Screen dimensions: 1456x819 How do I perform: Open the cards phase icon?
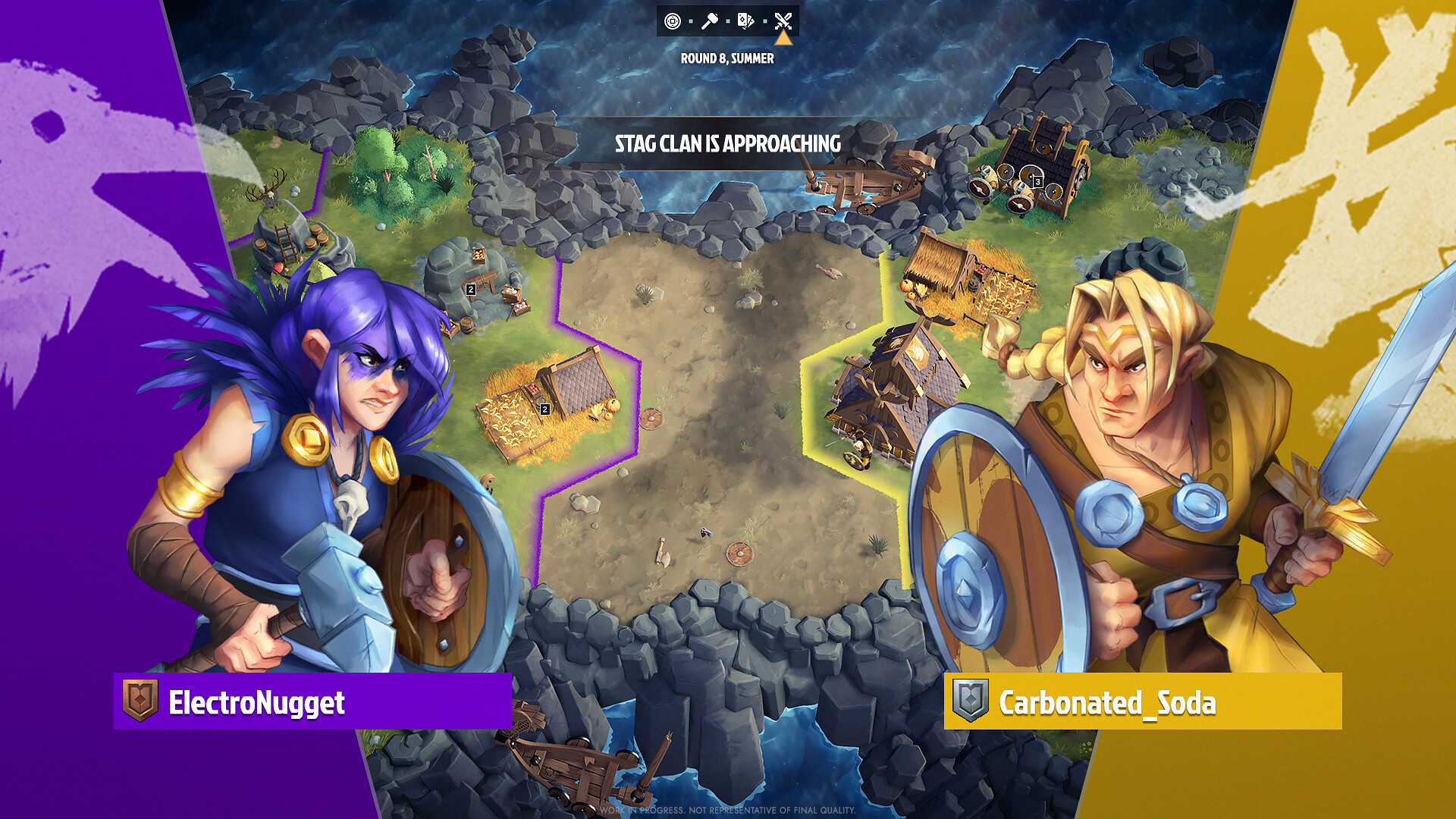point(745,21)
